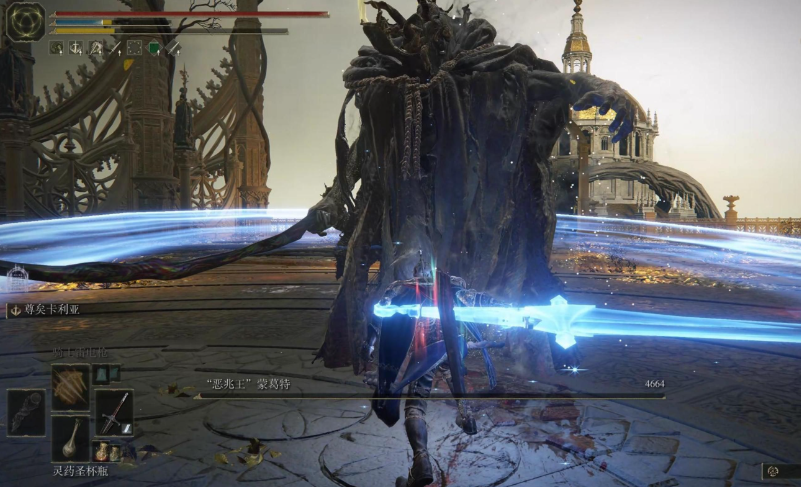This screenshot has width=801, height=487.
Task: Click the red flask pouch icon
Action: pyautogui.click(x=101, y=451)
